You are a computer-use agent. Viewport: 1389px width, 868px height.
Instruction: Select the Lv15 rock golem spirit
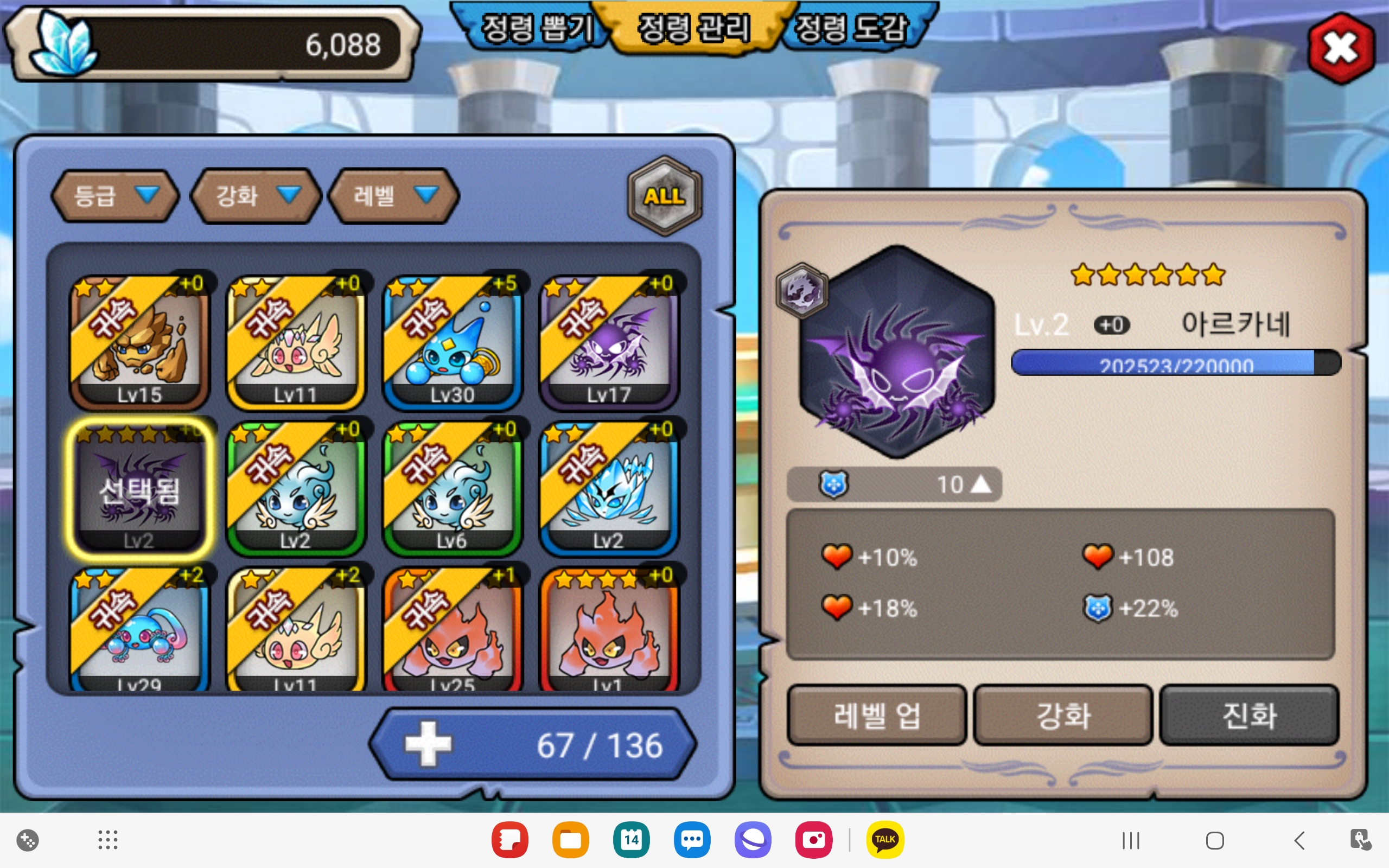[x=139, y=341]
